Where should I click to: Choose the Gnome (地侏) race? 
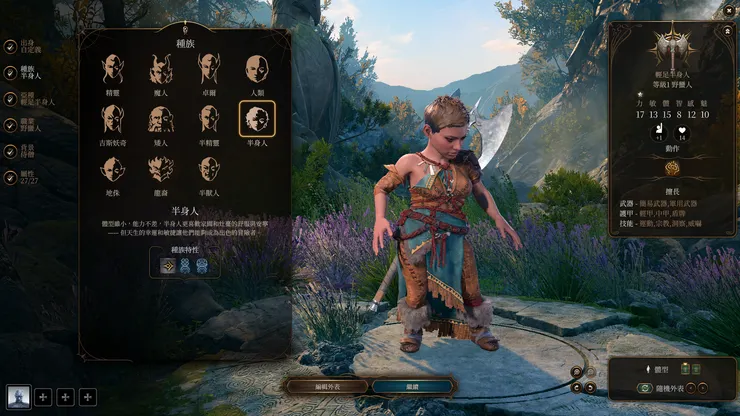112,170
